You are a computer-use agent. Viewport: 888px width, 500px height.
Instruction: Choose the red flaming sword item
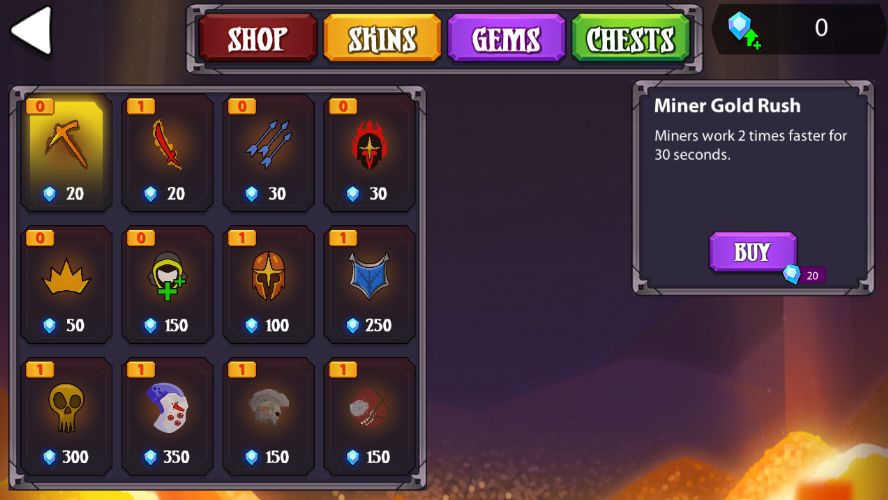click(168, 153)
